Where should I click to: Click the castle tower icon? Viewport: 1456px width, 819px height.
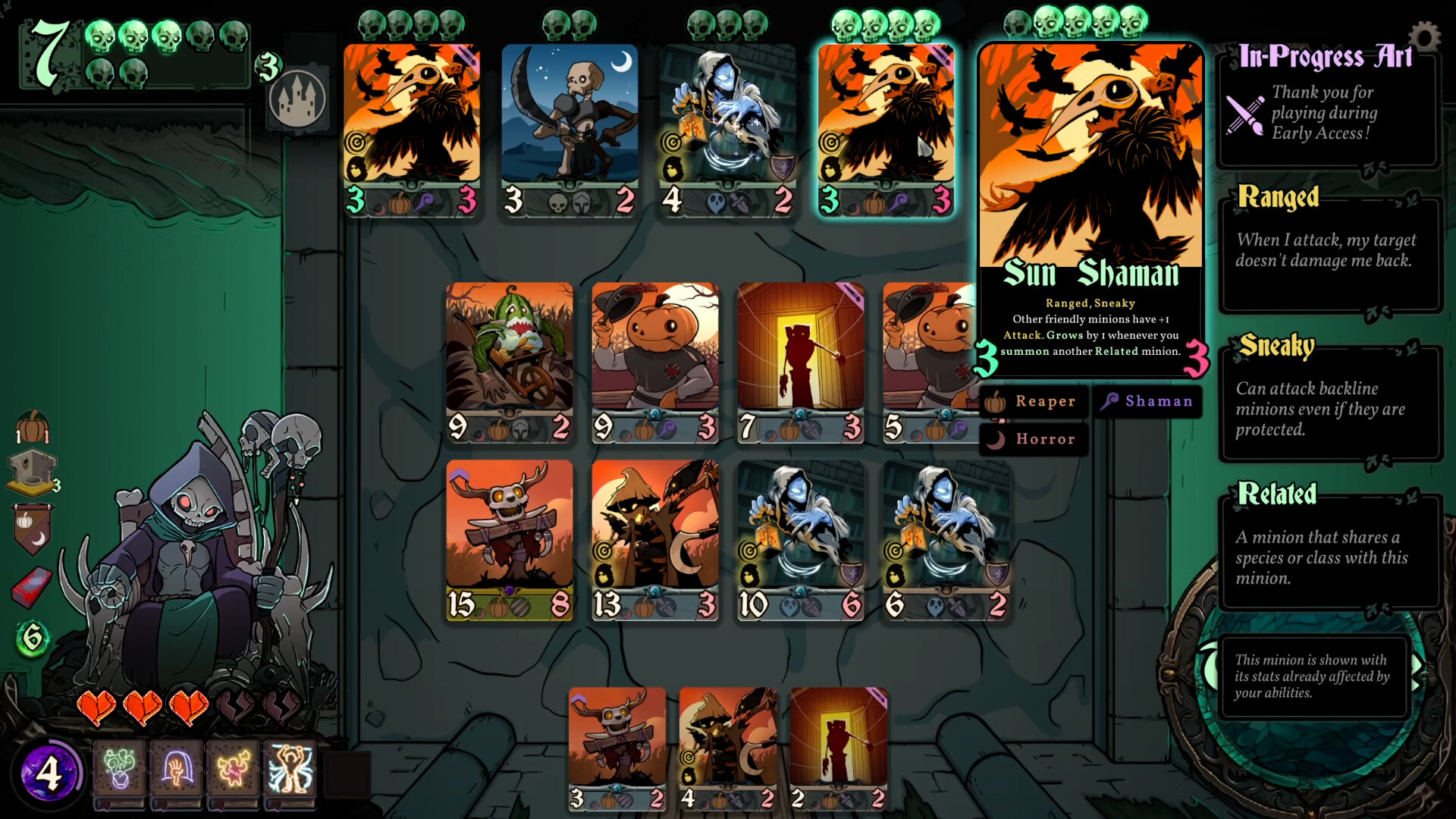(299, 96)
